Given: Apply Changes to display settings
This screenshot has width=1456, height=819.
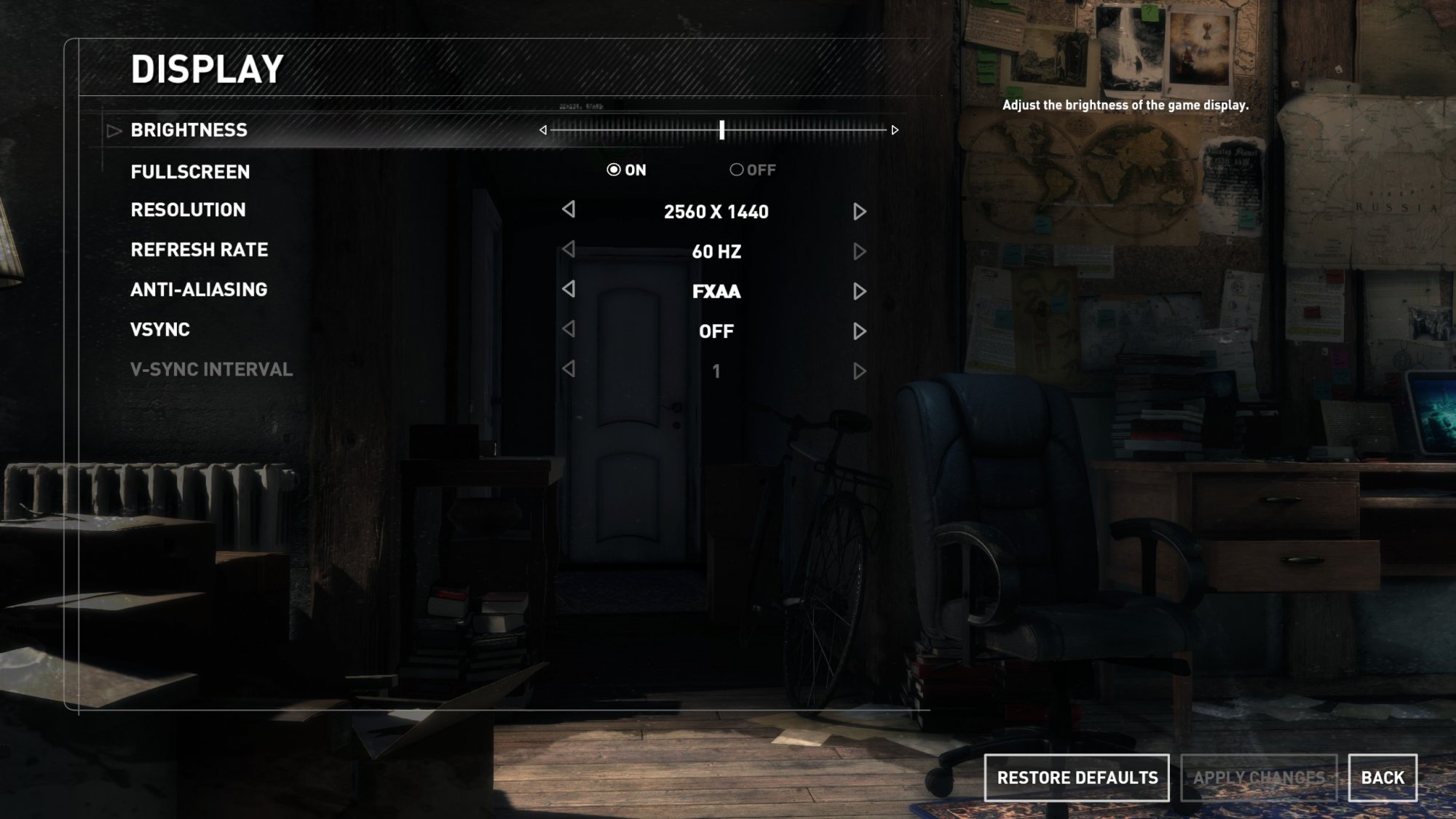Looking at the screenshot, I should click(x=1259, y=778).
